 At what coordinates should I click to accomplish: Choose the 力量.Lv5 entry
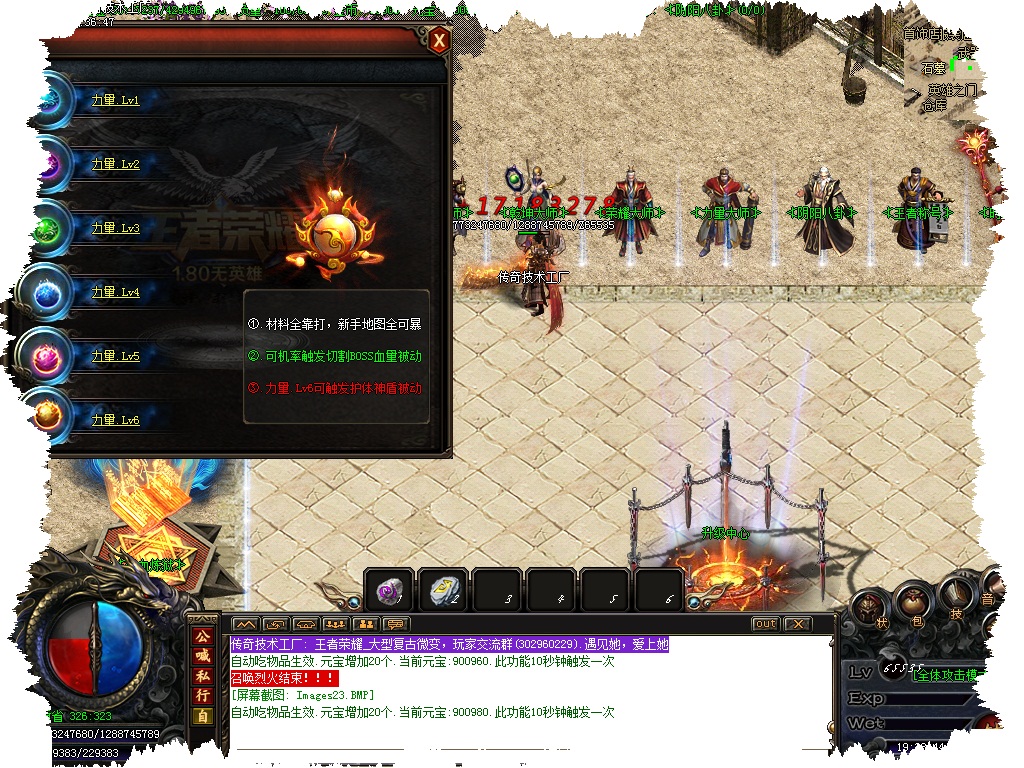(x=115, y=357)
